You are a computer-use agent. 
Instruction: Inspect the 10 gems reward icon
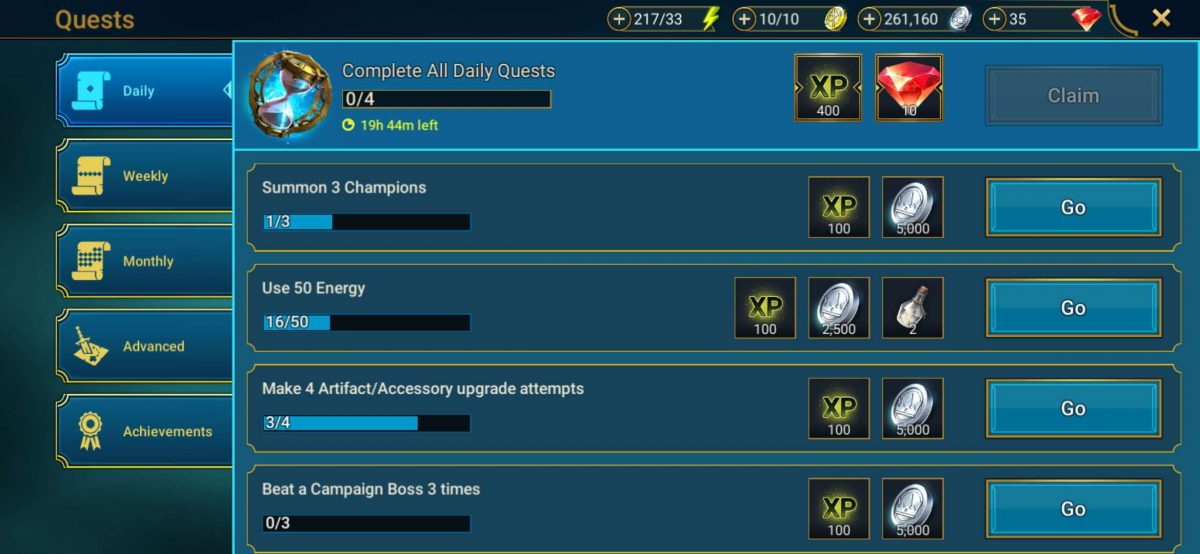[909, 87]
